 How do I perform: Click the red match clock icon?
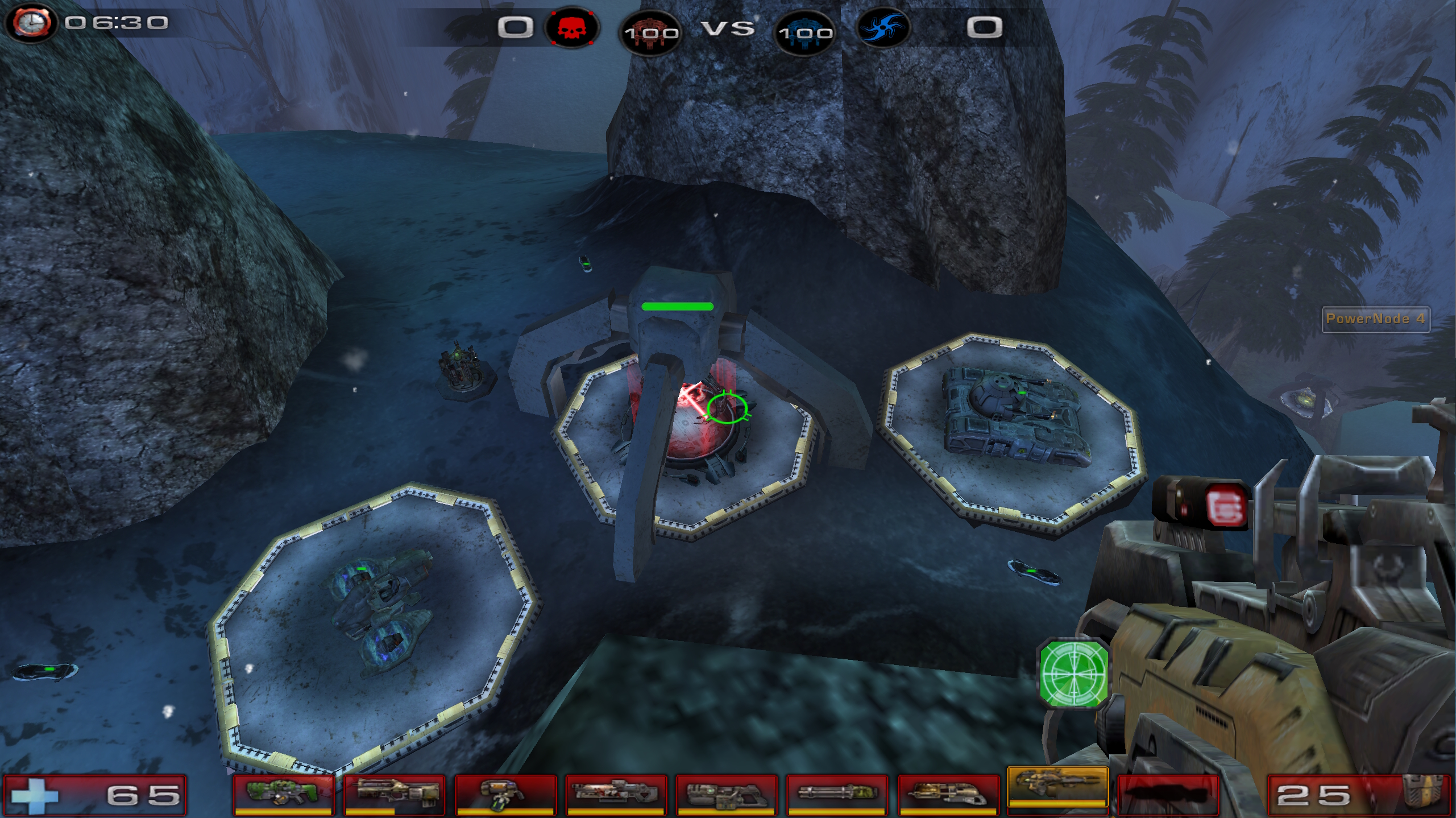(31, 23)
